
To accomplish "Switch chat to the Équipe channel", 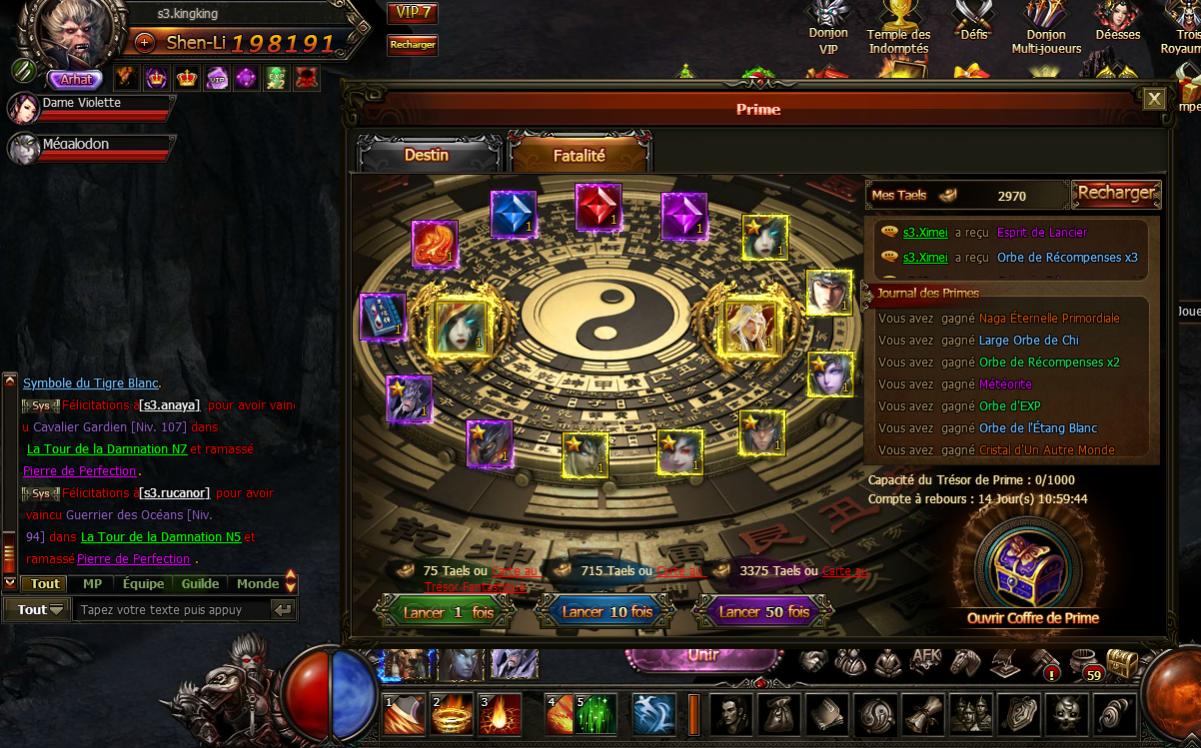I will (x=143, y=584).
